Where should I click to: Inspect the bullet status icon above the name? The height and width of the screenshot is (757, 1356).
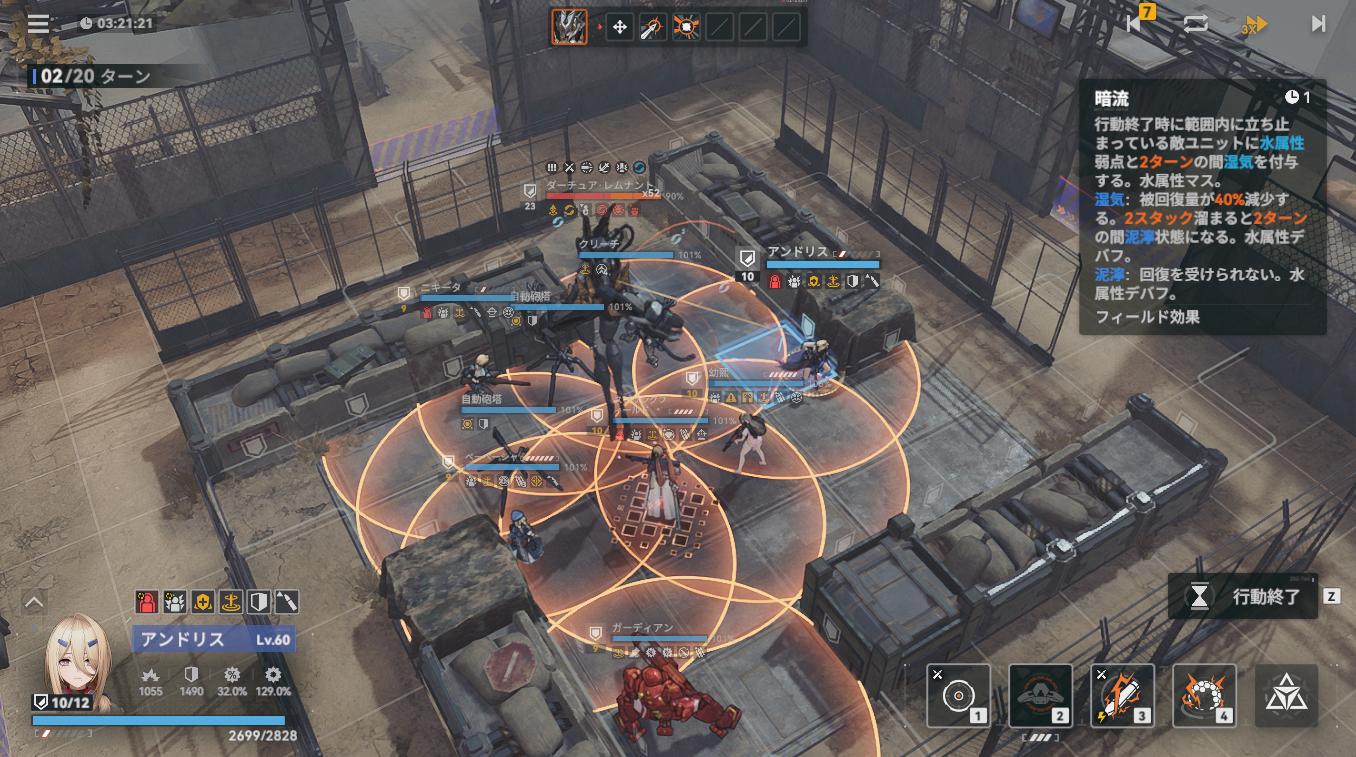tap(286, 602)
